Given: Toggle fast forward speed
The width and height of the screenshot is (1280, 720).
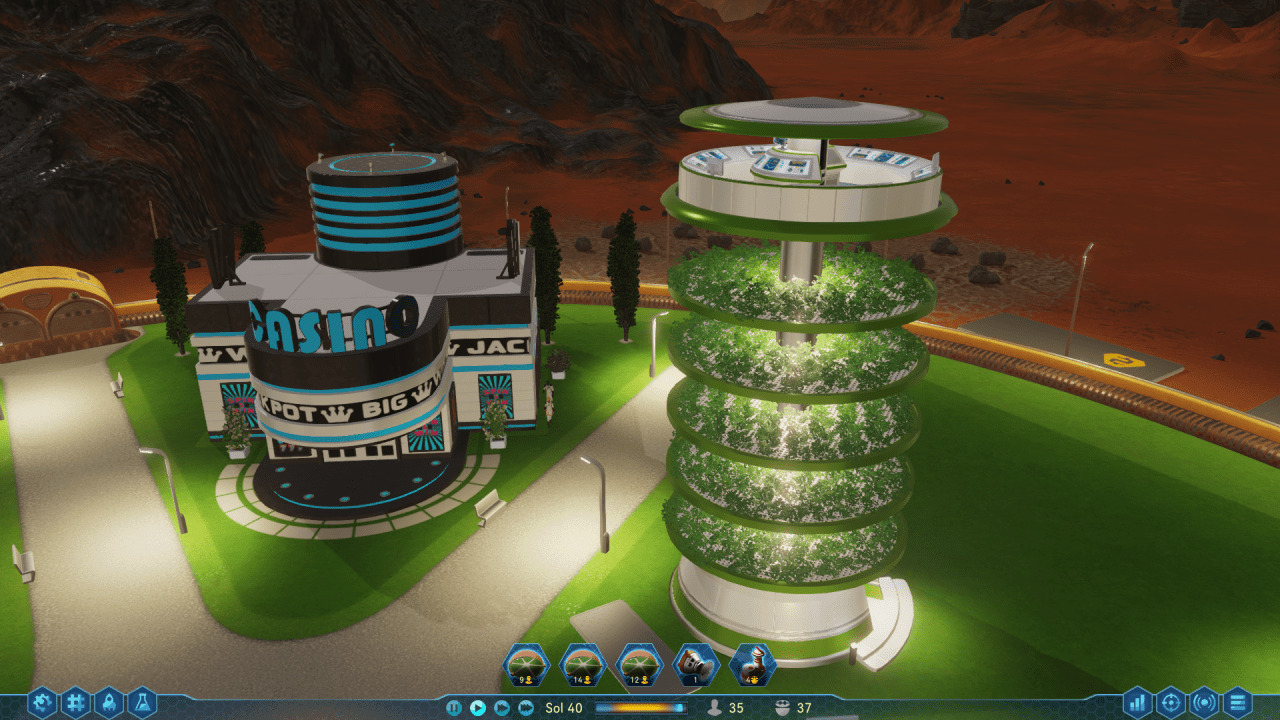Looking at the screenshot, I should (x=503, y=706).
